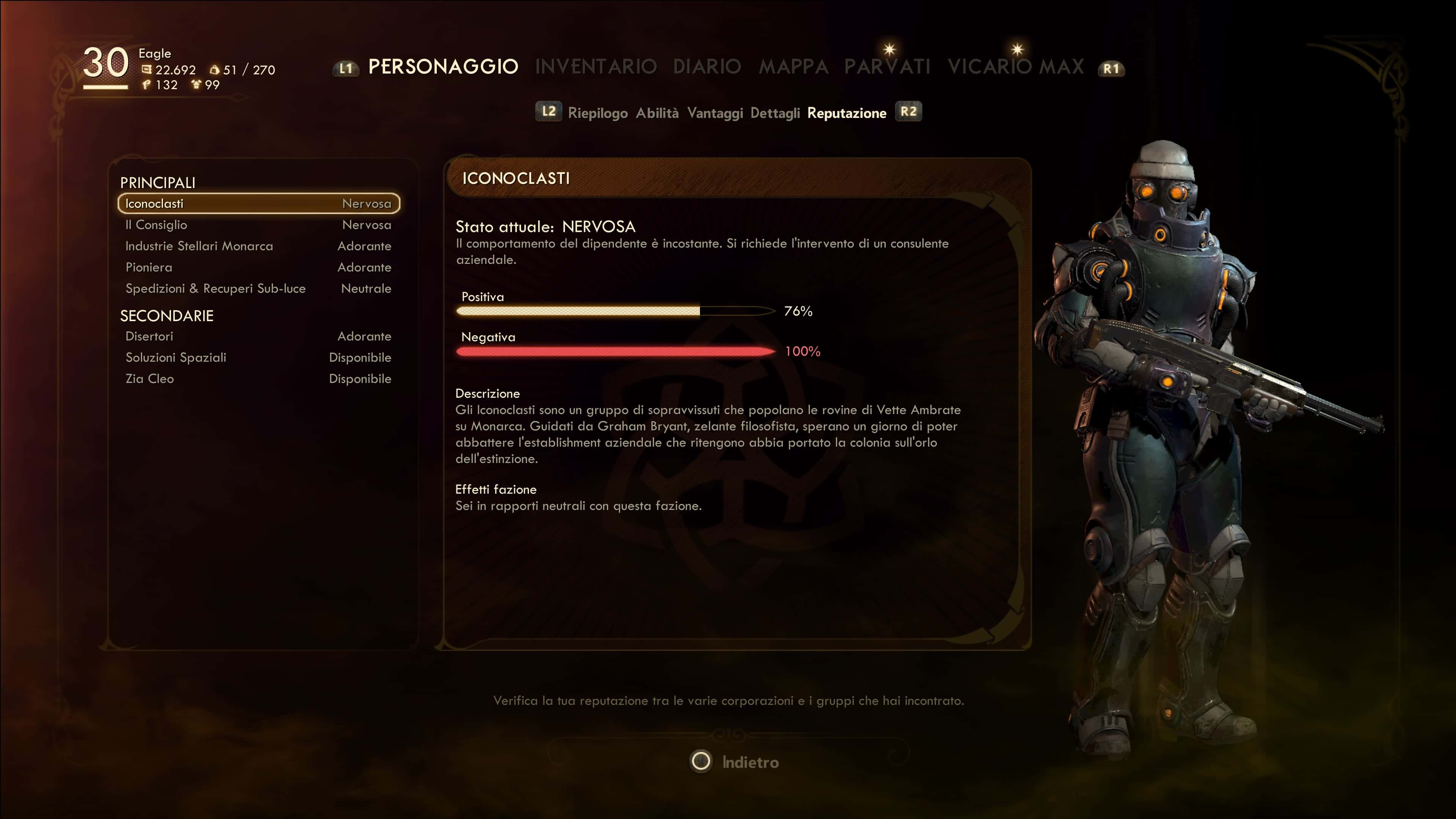
Task: Open the Abilità sub-tab
Action: (x=657, y=113)
